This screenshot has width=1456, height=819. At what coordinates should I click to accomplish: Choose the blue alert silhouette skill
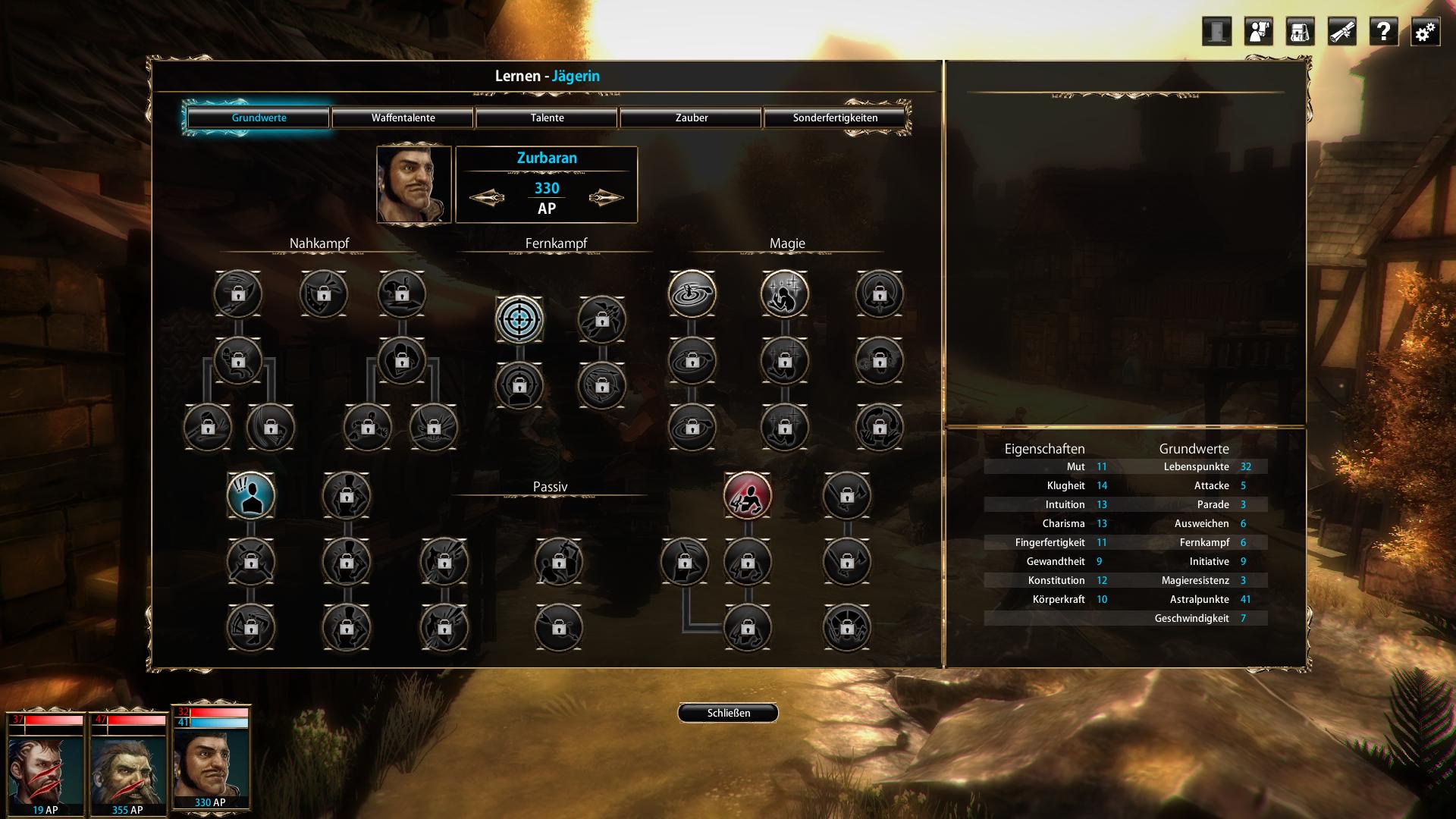point(251,496)
